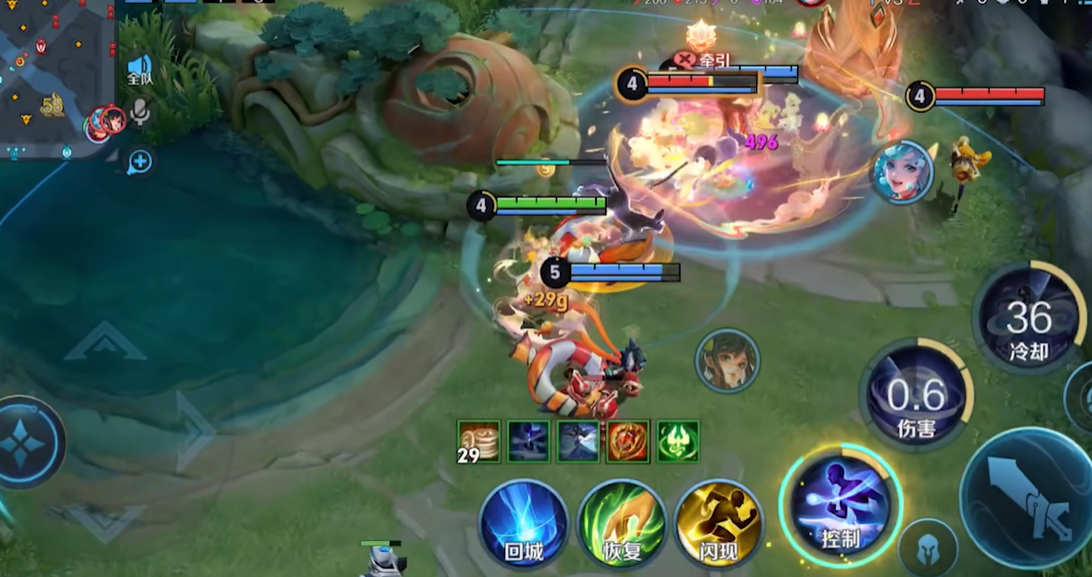Toggle the muted microphone icon

coord(141,112)
